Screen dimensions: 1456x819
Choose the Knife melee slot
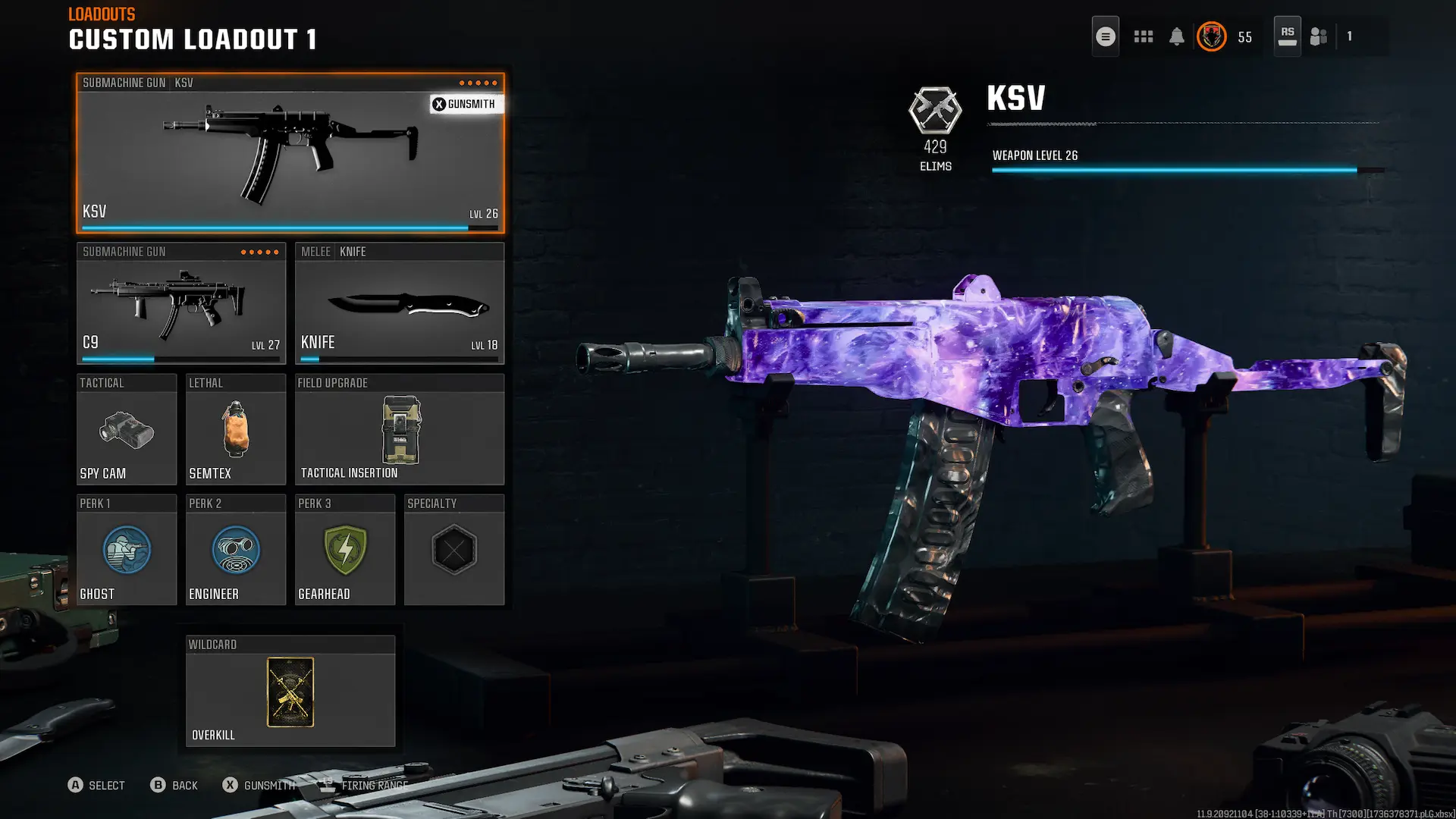[x=399, y=304]
